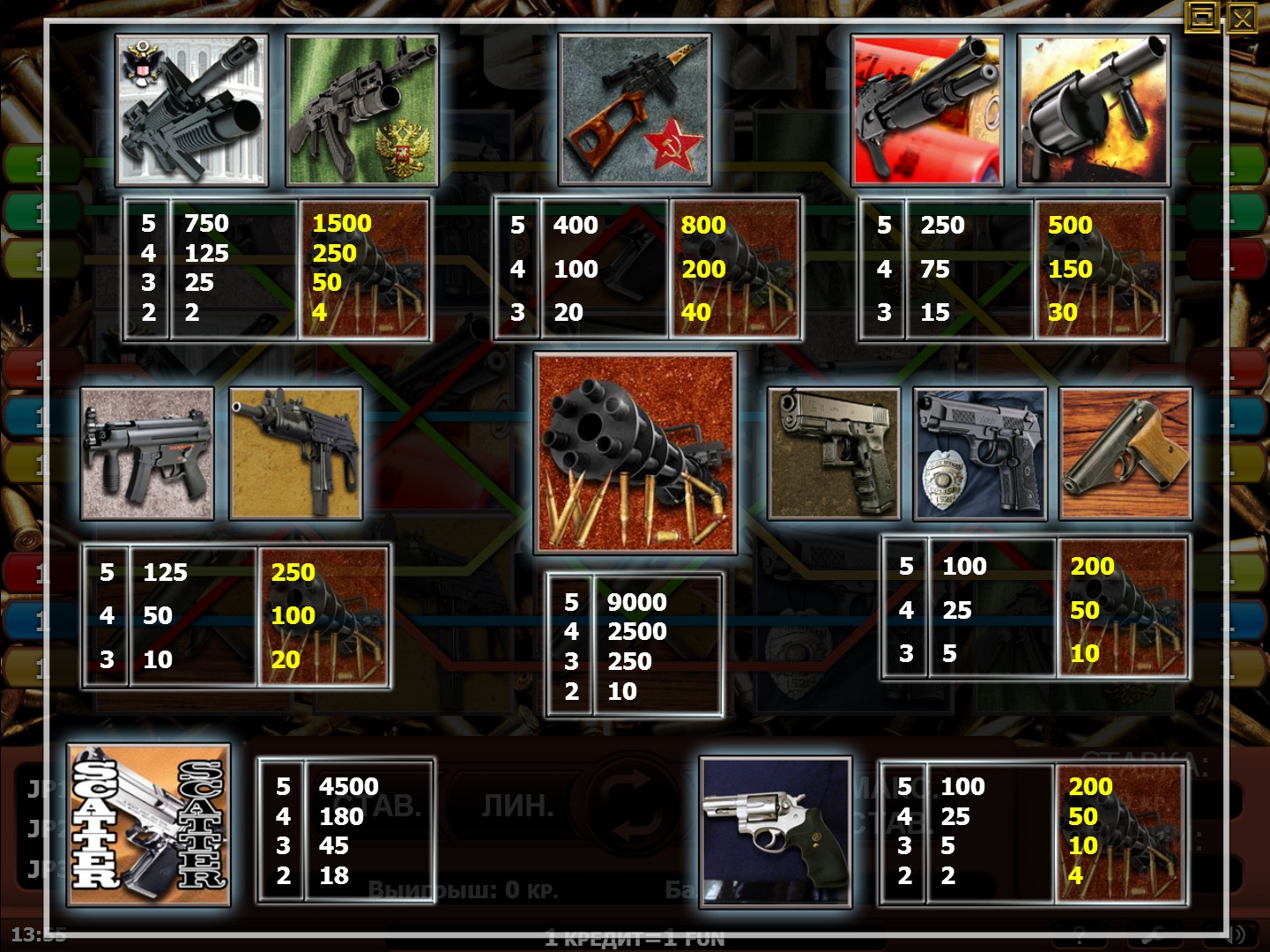Click the gold window-resize button
Image resolution: width=1270 pixels, height=952 pixels.
pyautogui.click(x=1203, y=17)
